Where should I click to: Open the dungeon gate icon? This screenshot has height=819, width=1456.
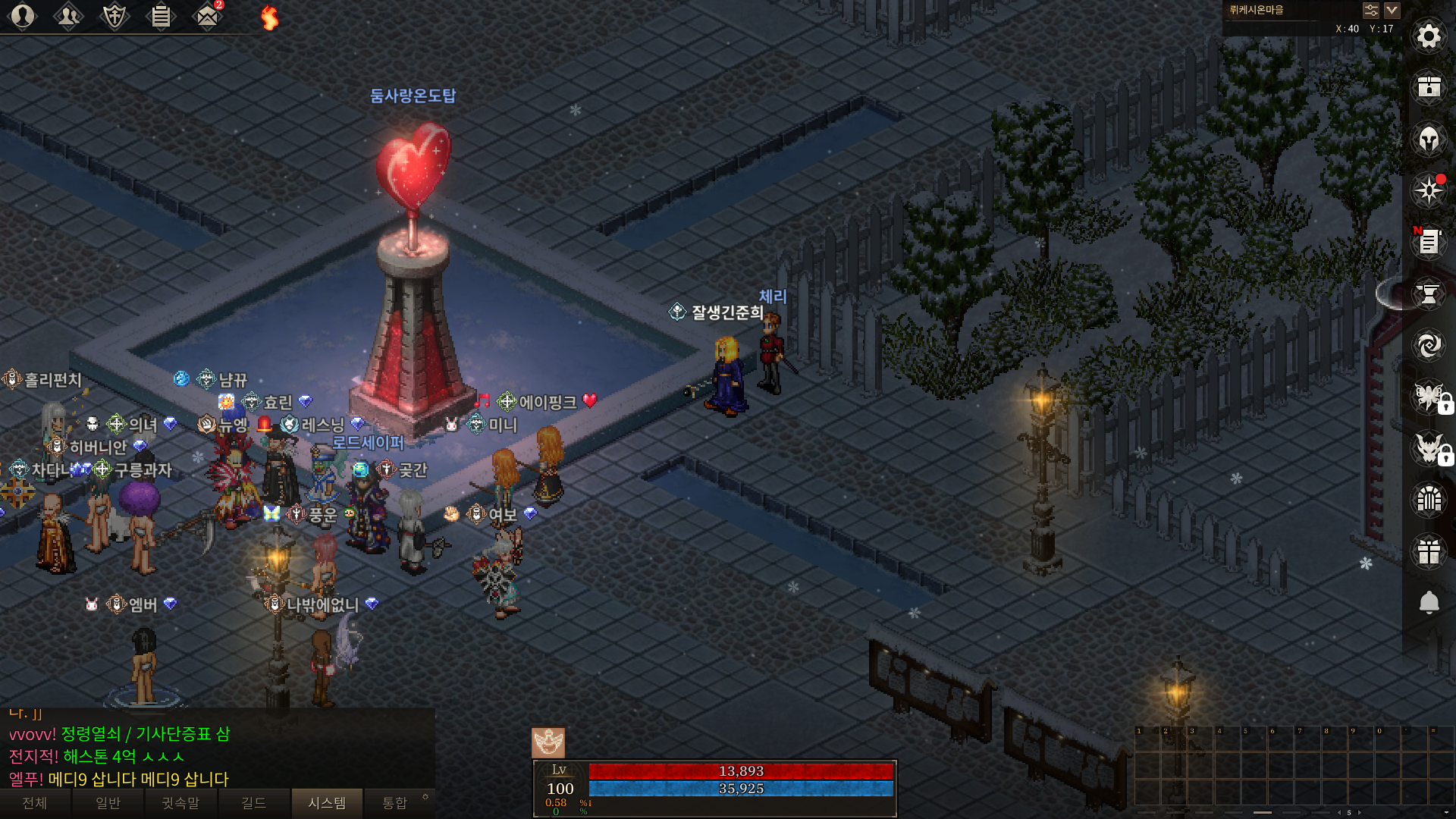click(x=1429, y=500)
